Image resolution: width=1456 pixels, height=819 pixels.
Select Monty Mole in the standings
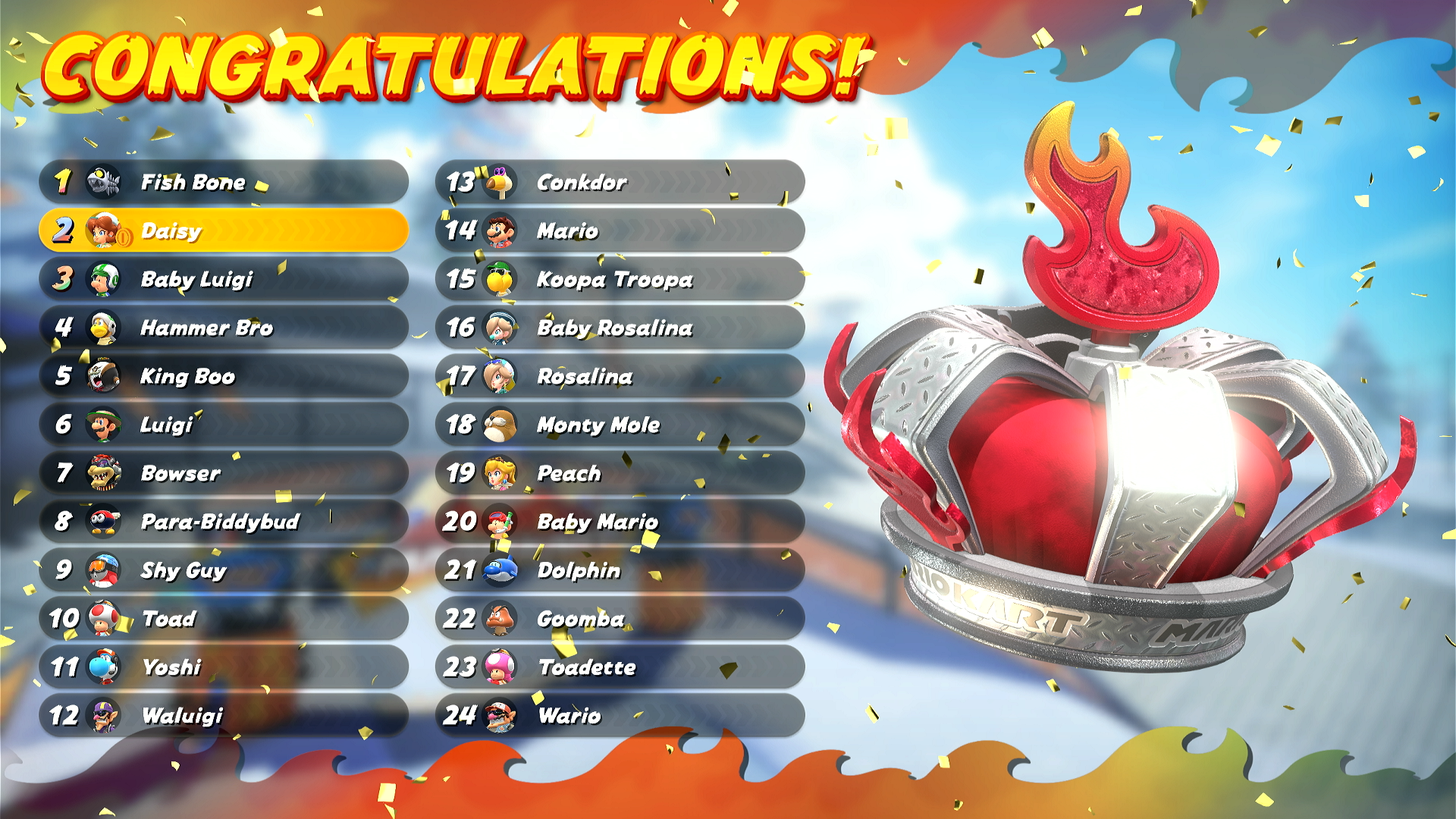point(620,425)
